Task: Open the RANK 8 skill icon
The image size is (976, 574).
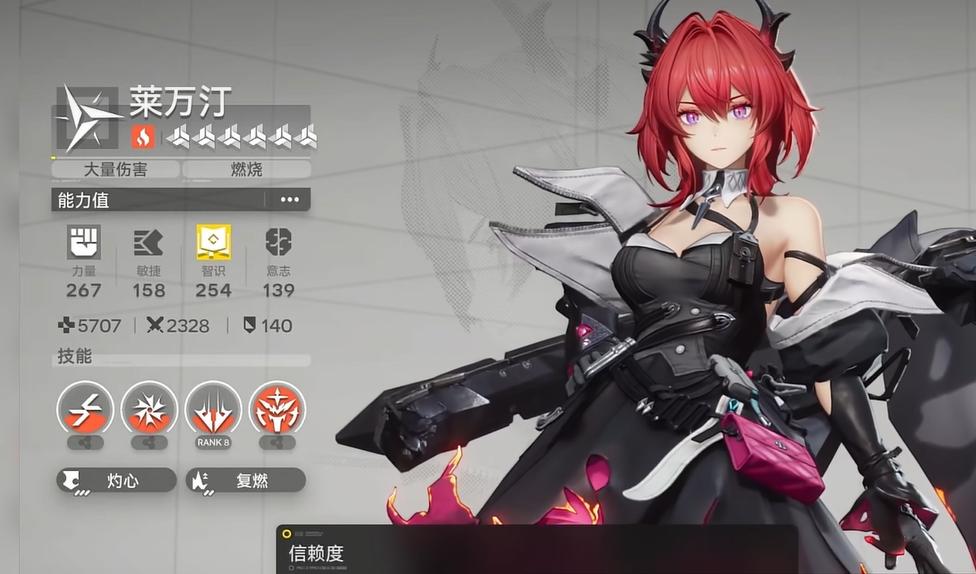Action: 213,409
